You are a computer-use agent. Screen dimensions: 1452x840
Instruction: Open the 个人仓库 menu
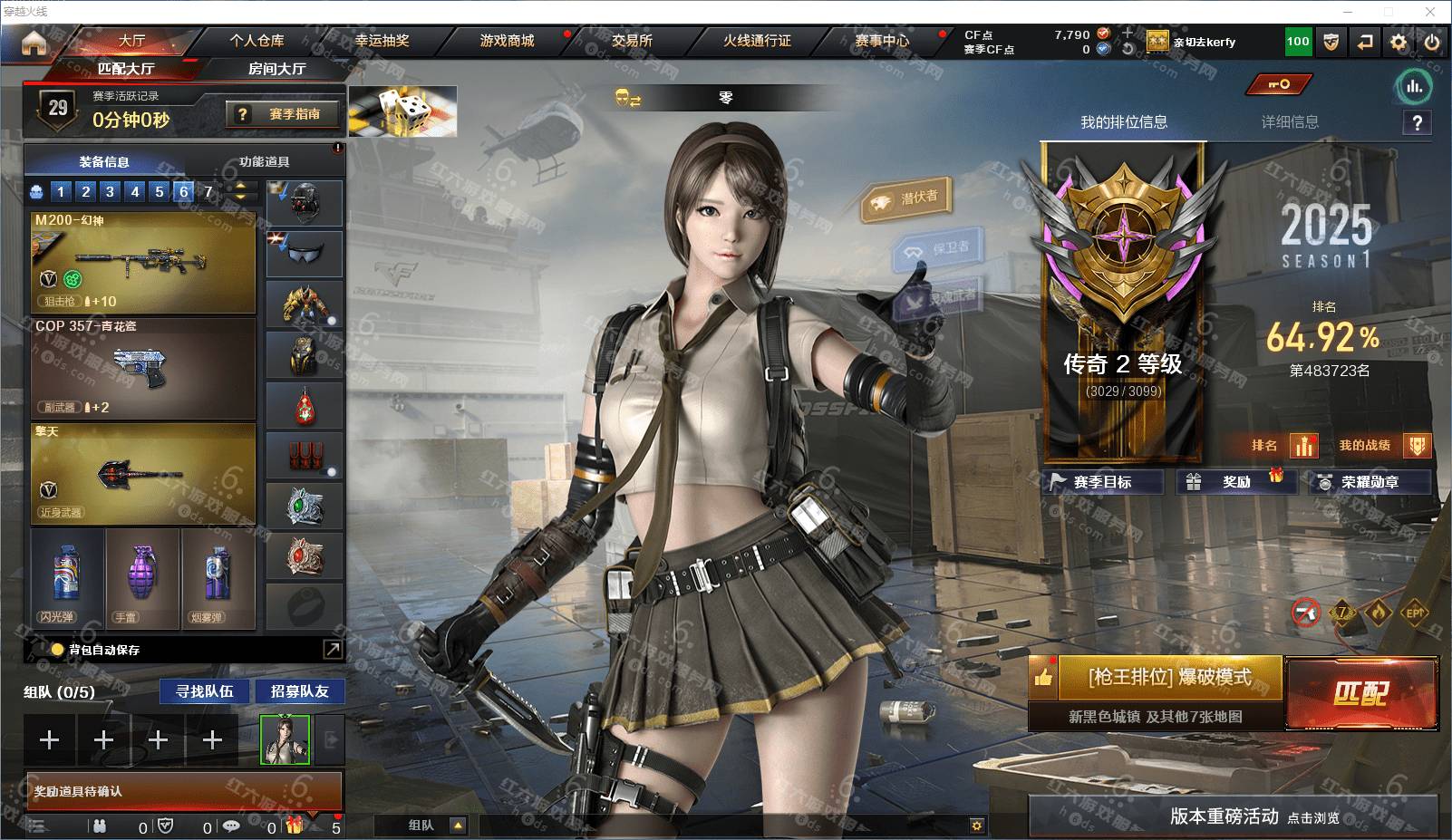(x=257, y=41)
